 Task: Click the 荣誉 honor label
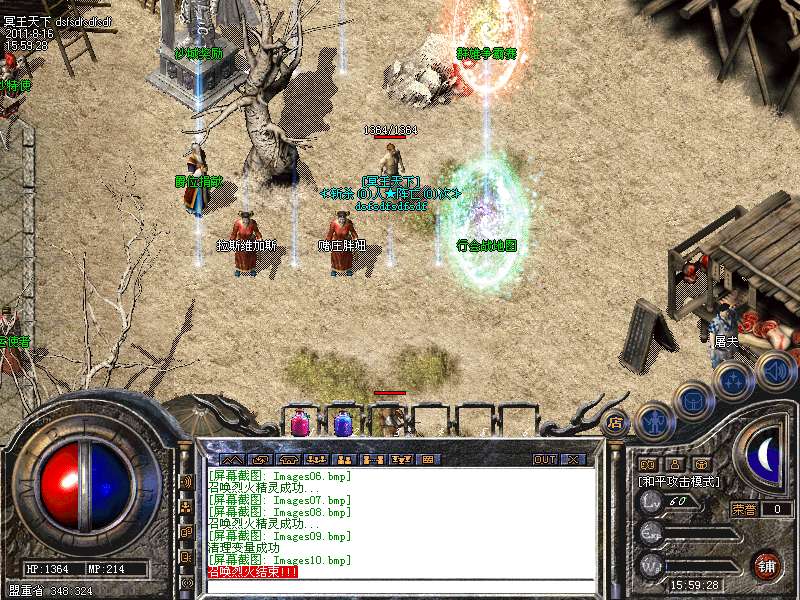[743, 509]
